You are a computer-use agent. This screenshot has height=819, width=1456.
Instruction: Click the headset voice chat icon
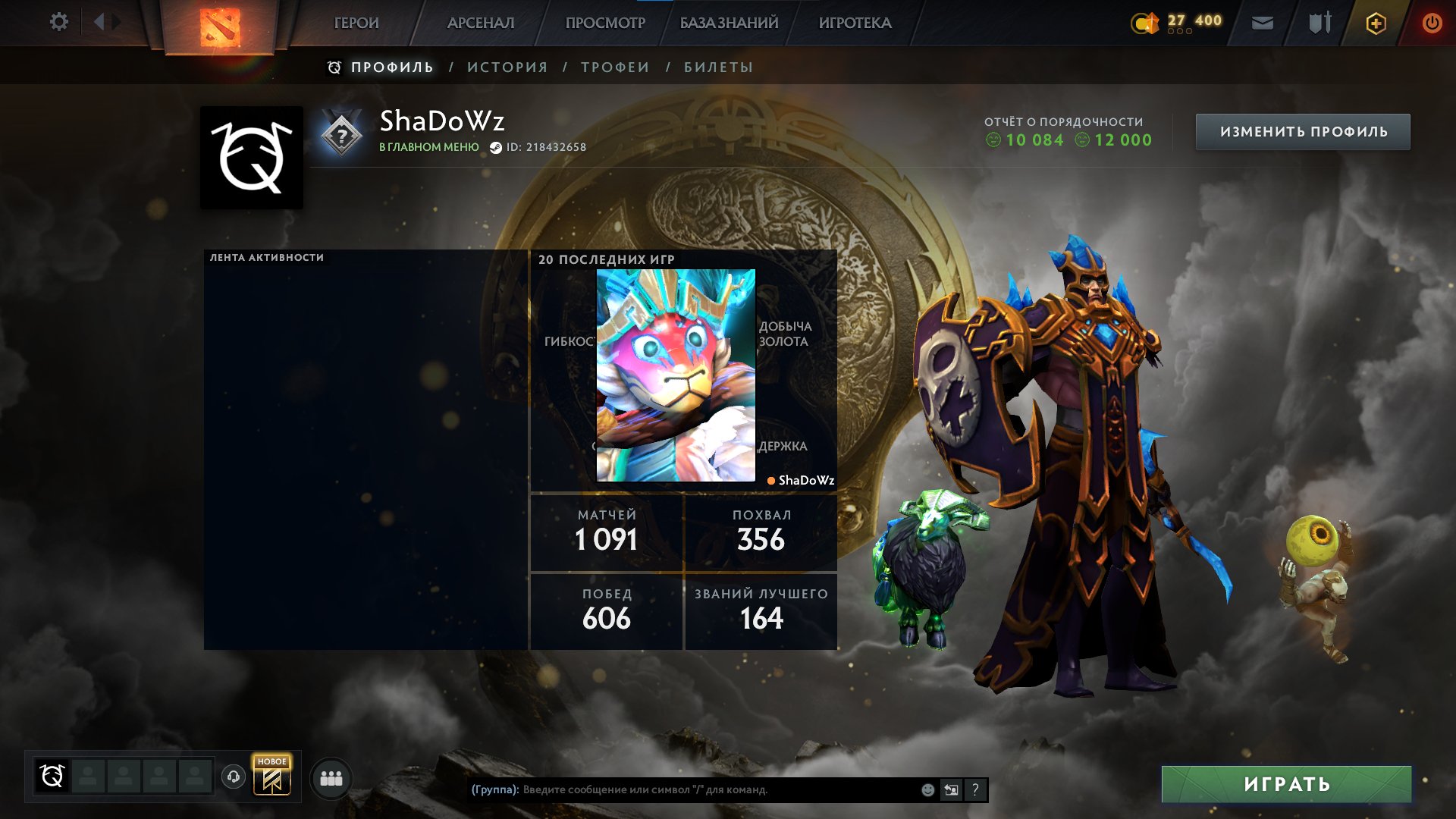235,778
